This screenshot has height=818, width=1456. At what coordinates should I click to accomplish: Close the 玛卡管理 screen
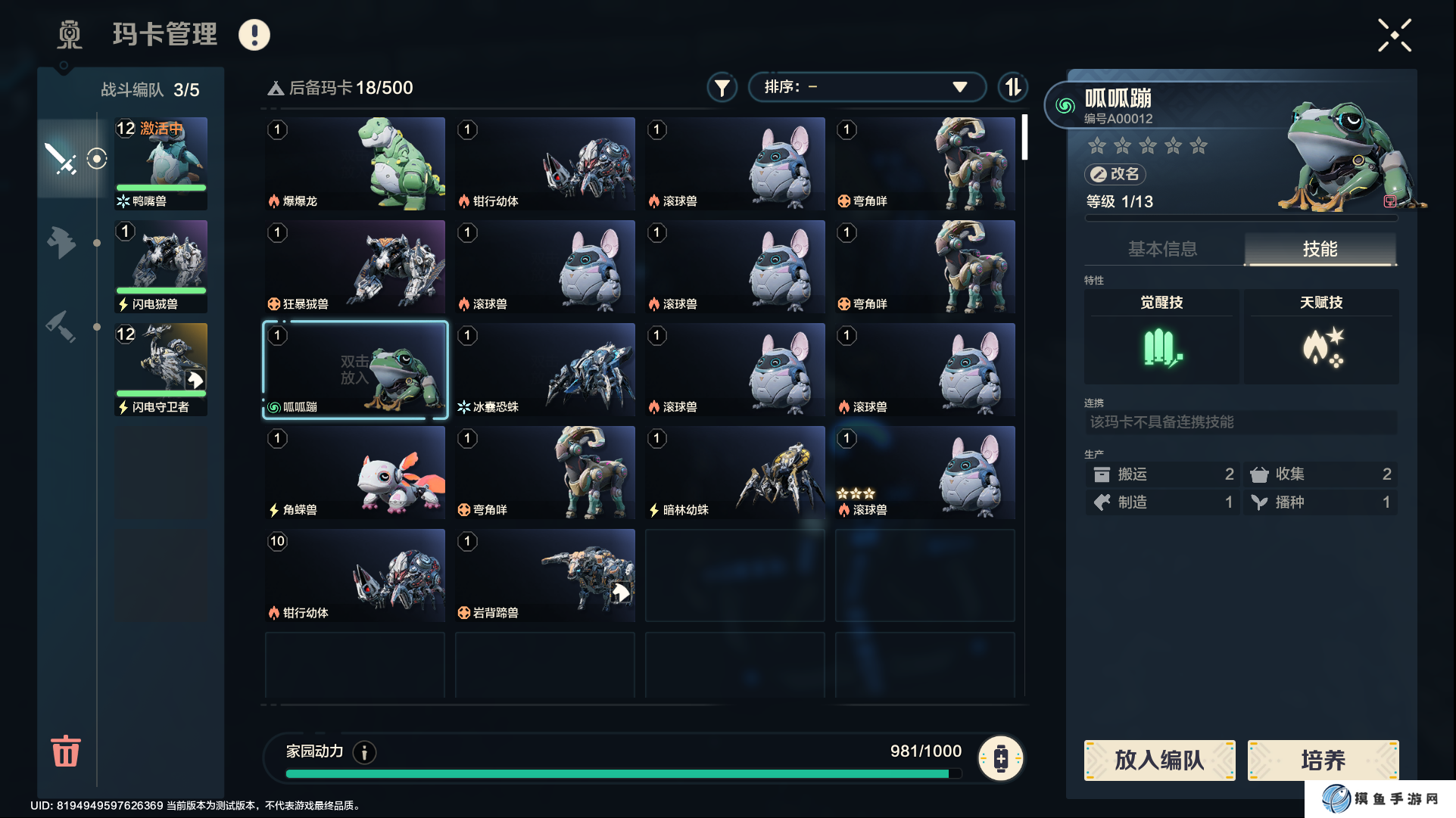[x=1394, y=36]
